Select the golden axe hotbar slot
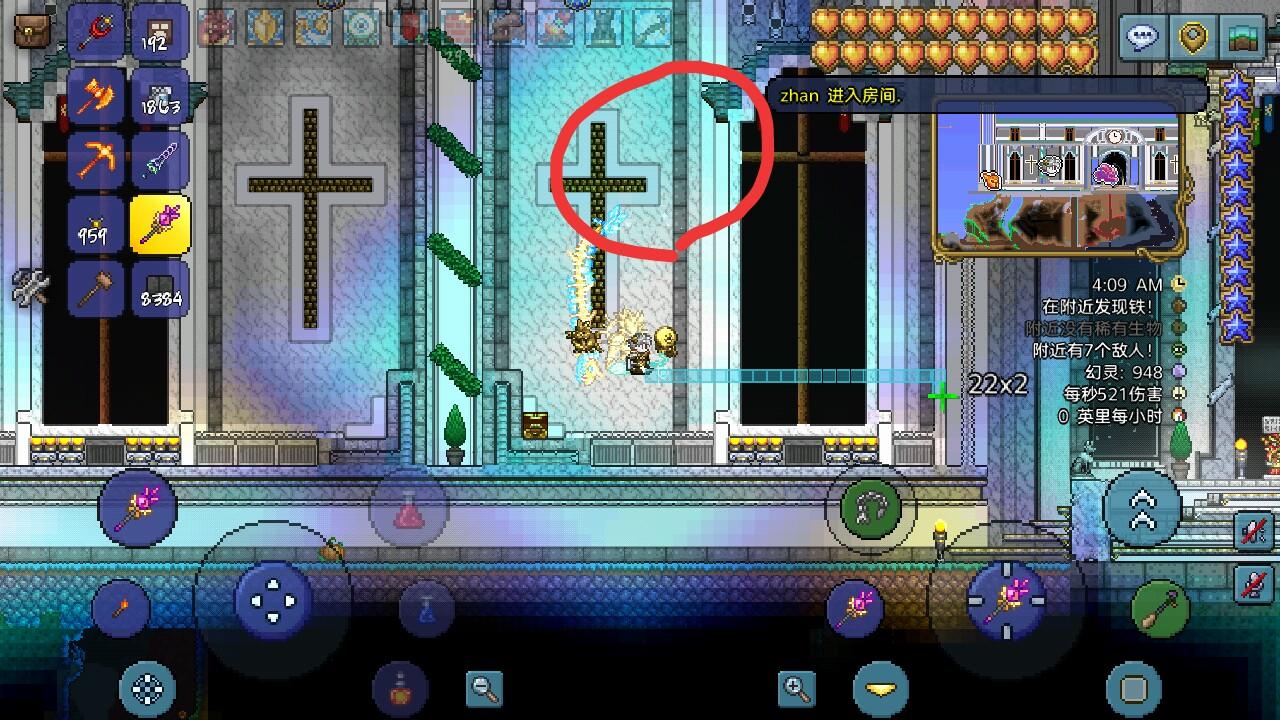1280x720 pixels. pos(95,95)
